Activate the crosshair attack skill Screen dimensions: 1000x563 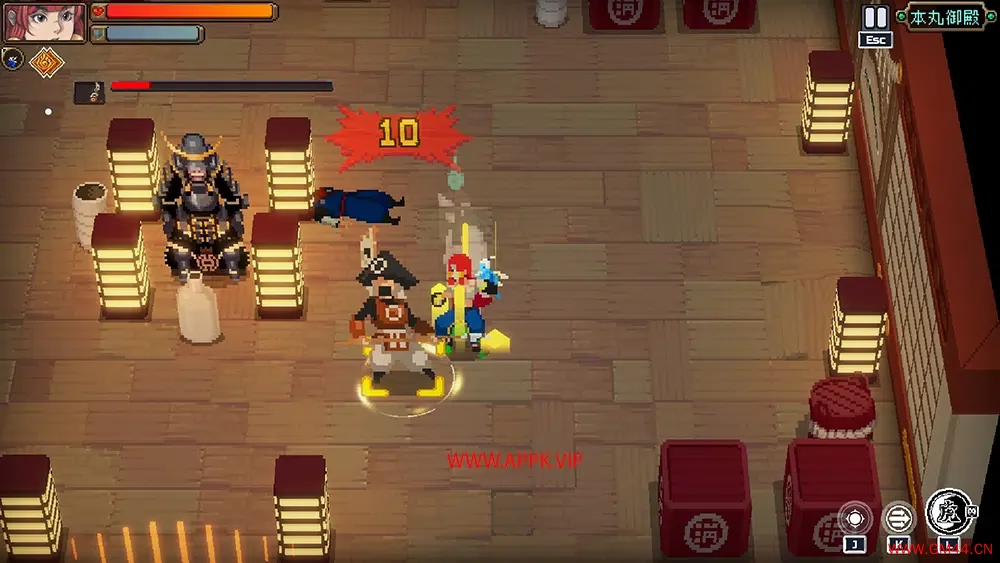(x=855, y=518)
